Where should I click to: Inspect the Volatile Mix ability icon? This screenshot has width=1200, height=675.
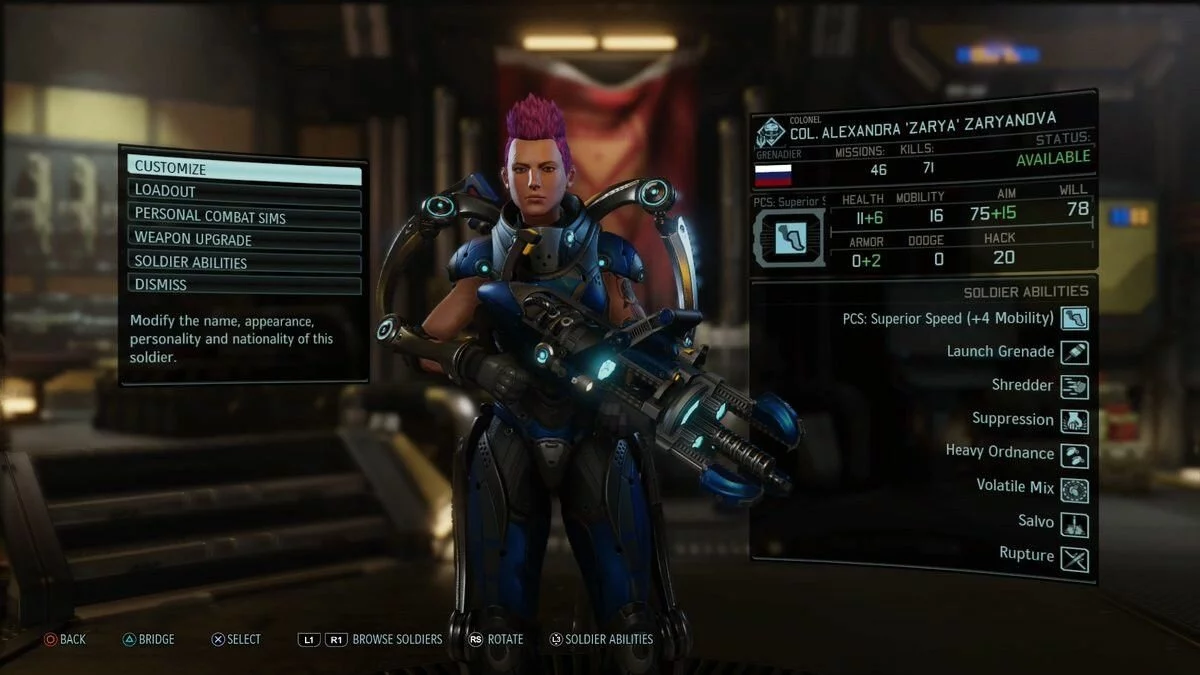coord(1074,489)
